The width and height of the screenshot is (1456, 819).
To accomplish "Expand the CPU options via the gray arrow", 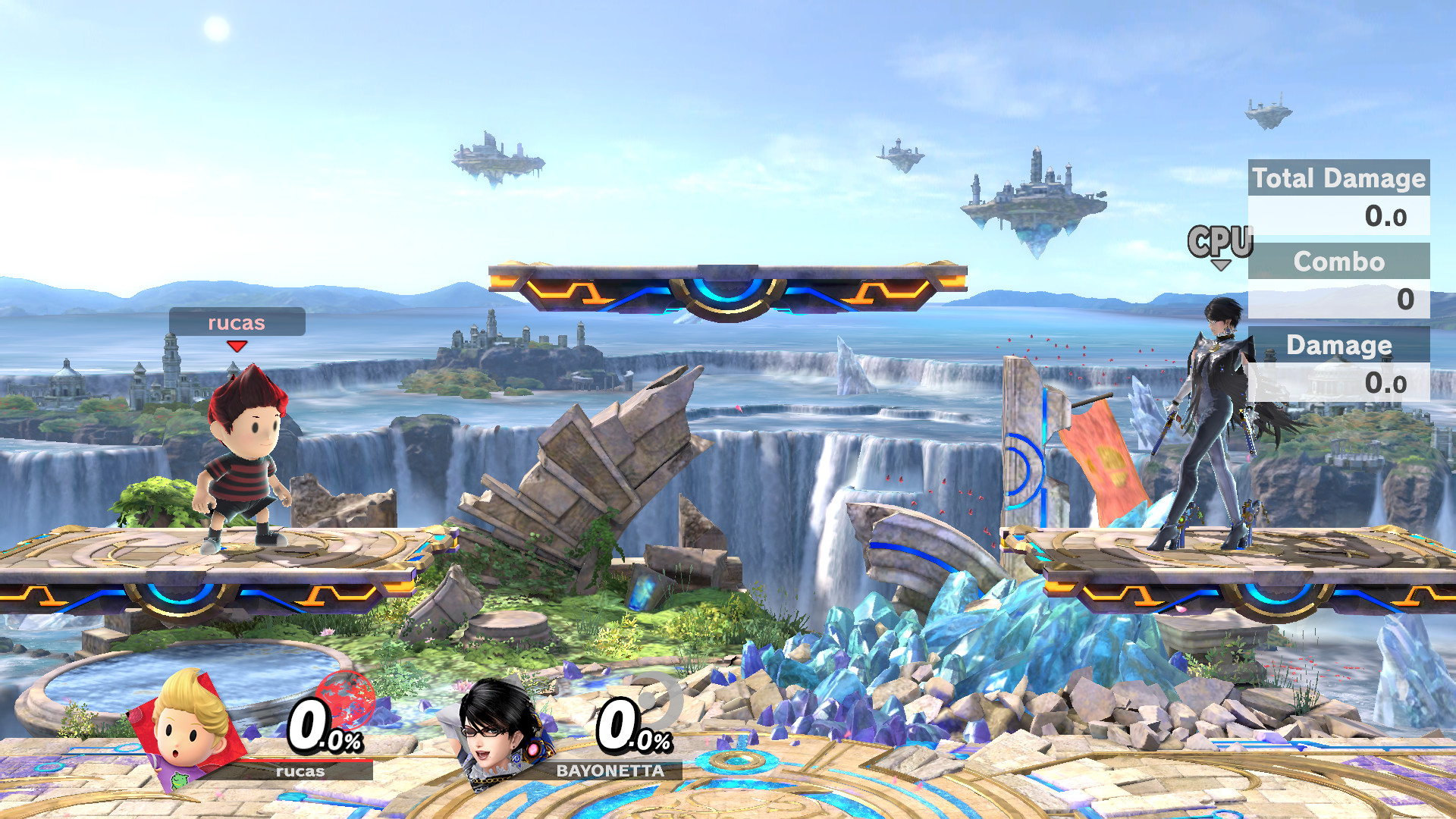I will point(1222,265).
